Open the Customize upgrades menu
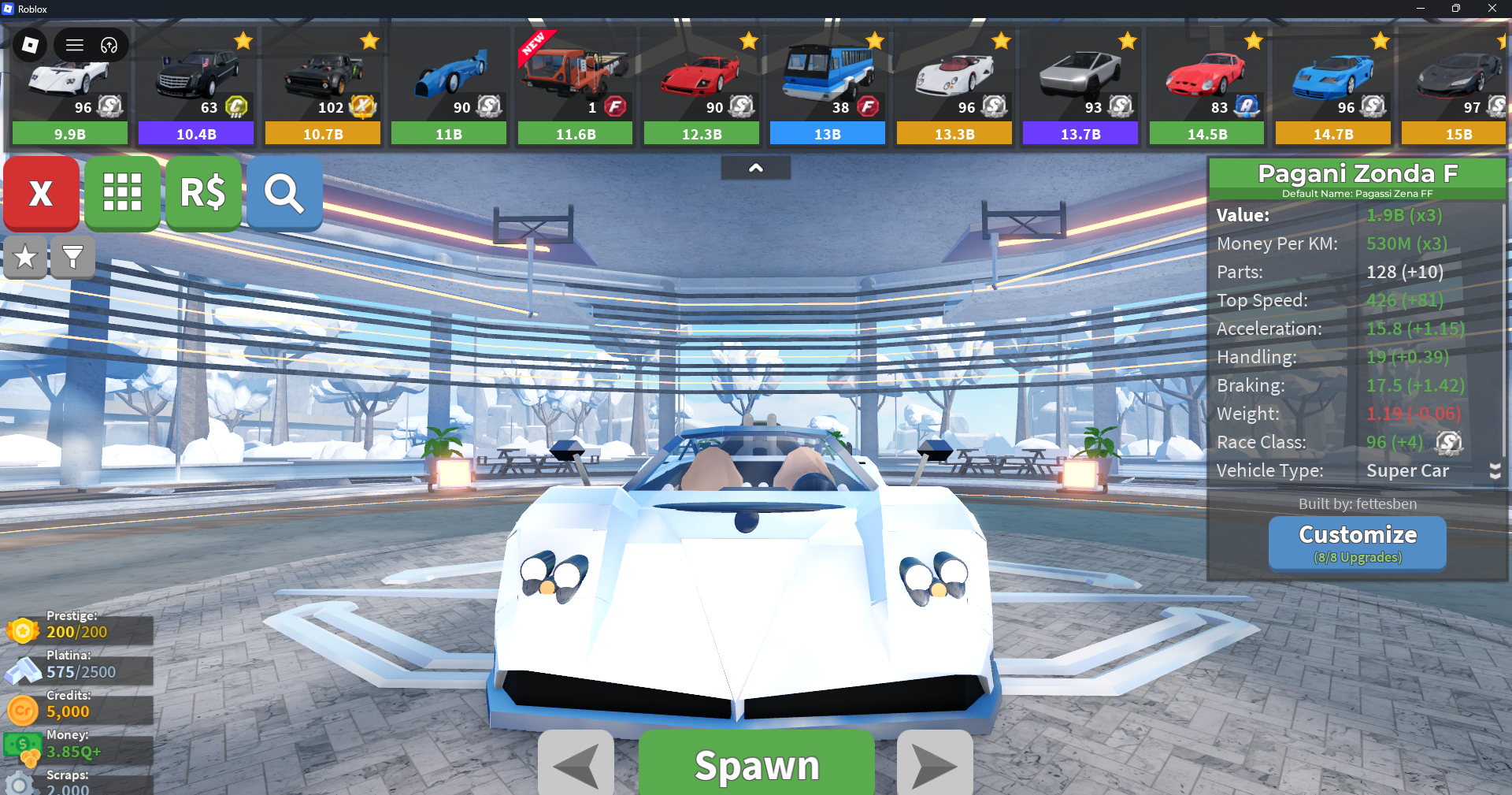 click(x=1357, y=542)
